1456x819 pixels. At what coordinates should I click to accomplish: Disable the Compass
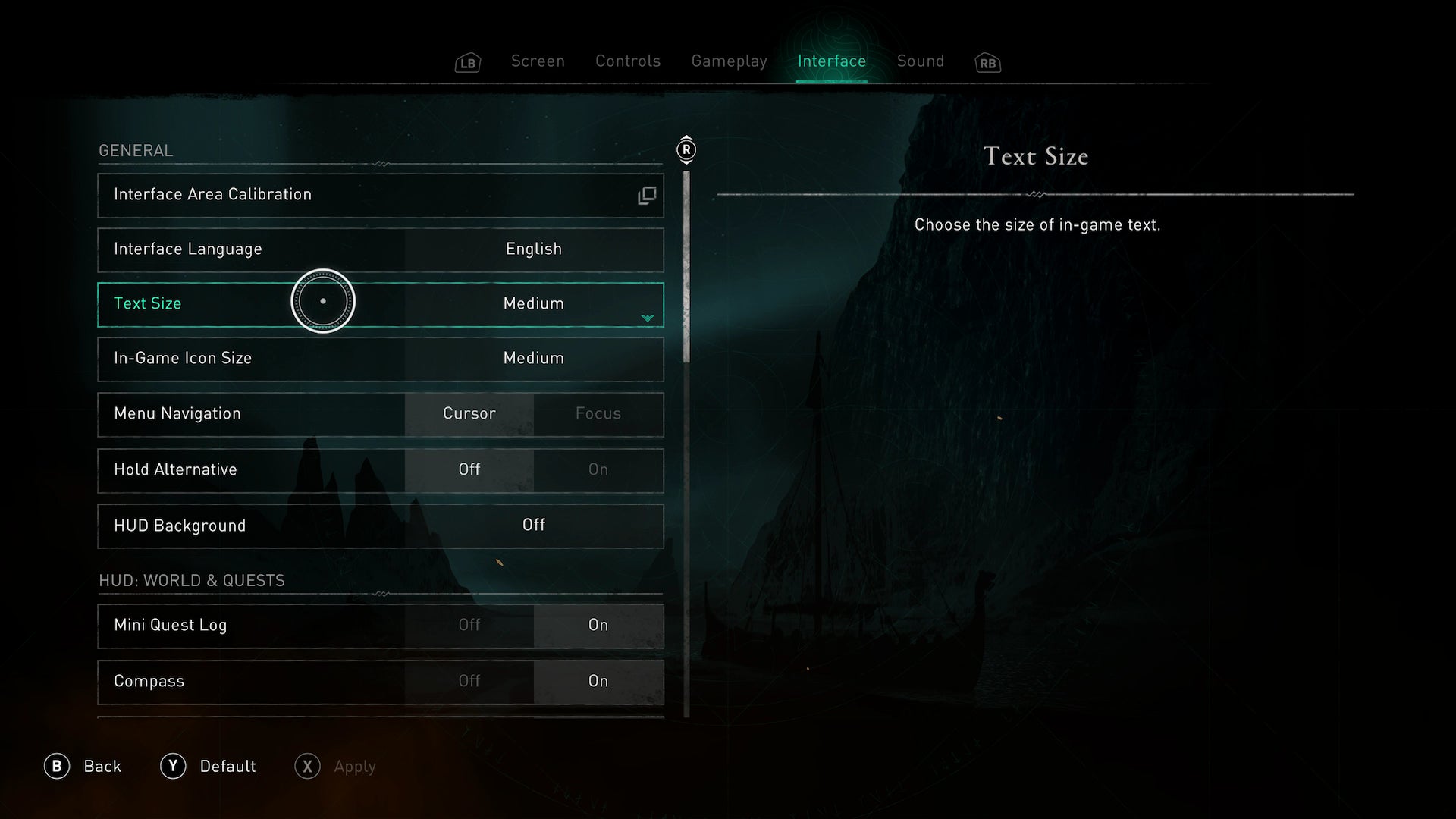[469, 682]
